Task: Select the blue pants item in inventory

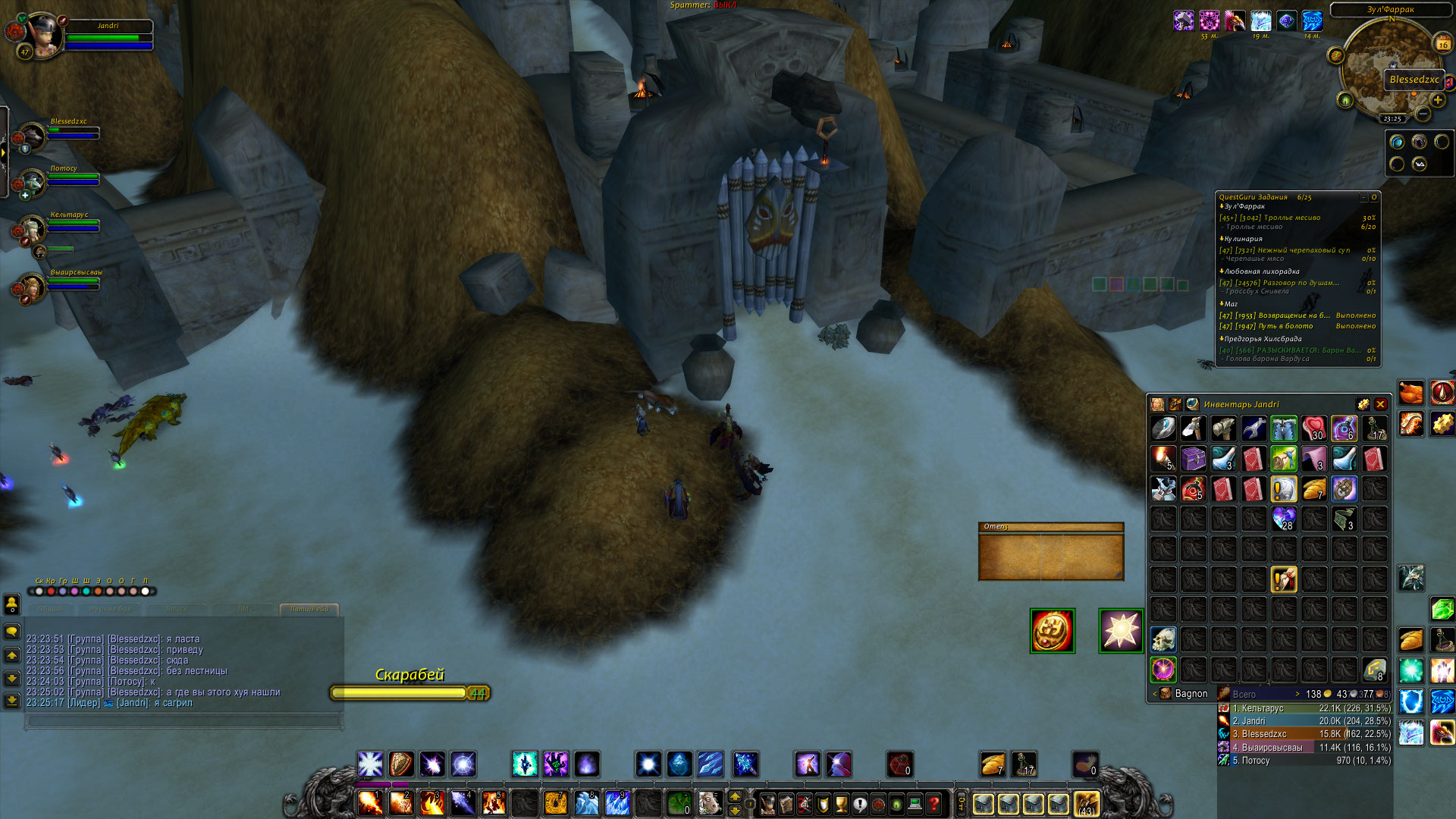Action: coord(1283,428)
